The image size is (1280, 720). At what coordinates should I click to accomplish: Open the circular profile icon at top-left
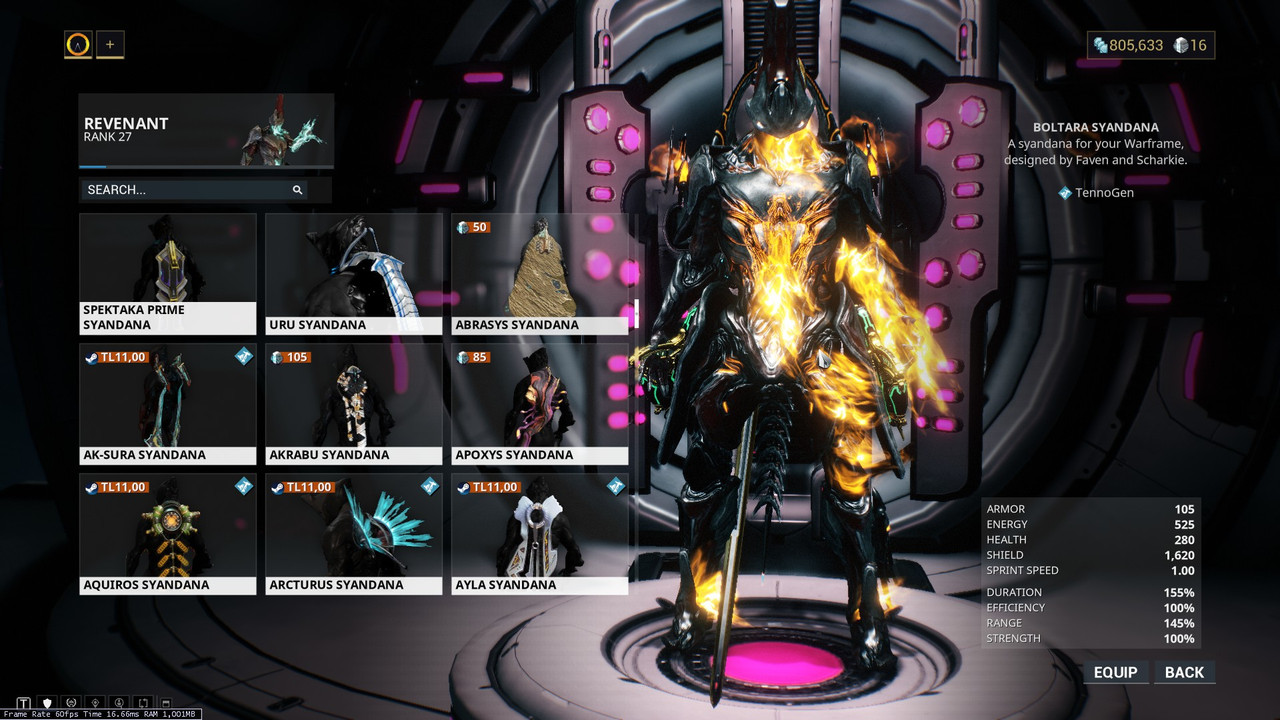click(78, 44)
